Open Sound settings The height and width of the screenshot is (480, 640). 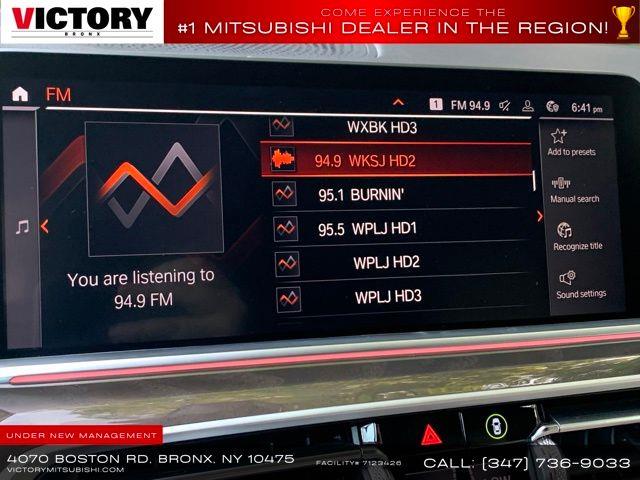click(x=580, y=283)
